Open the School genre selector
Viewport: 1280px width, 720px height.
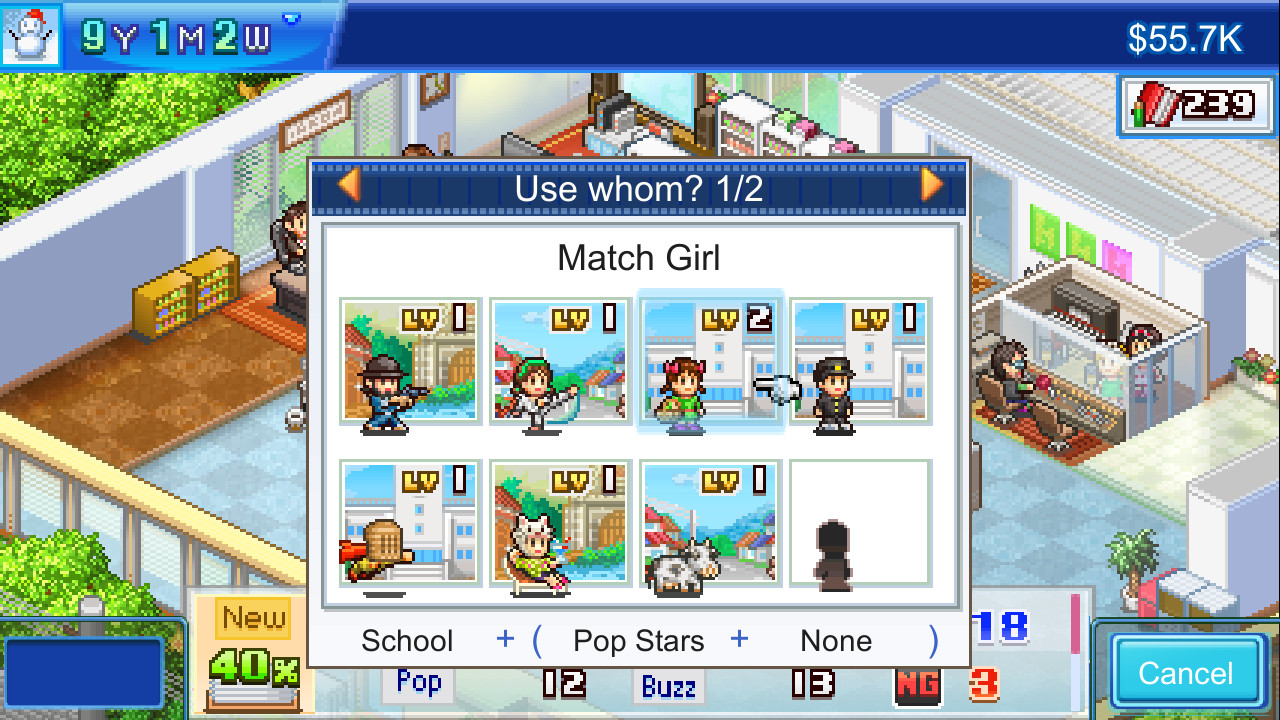[406, 640]
